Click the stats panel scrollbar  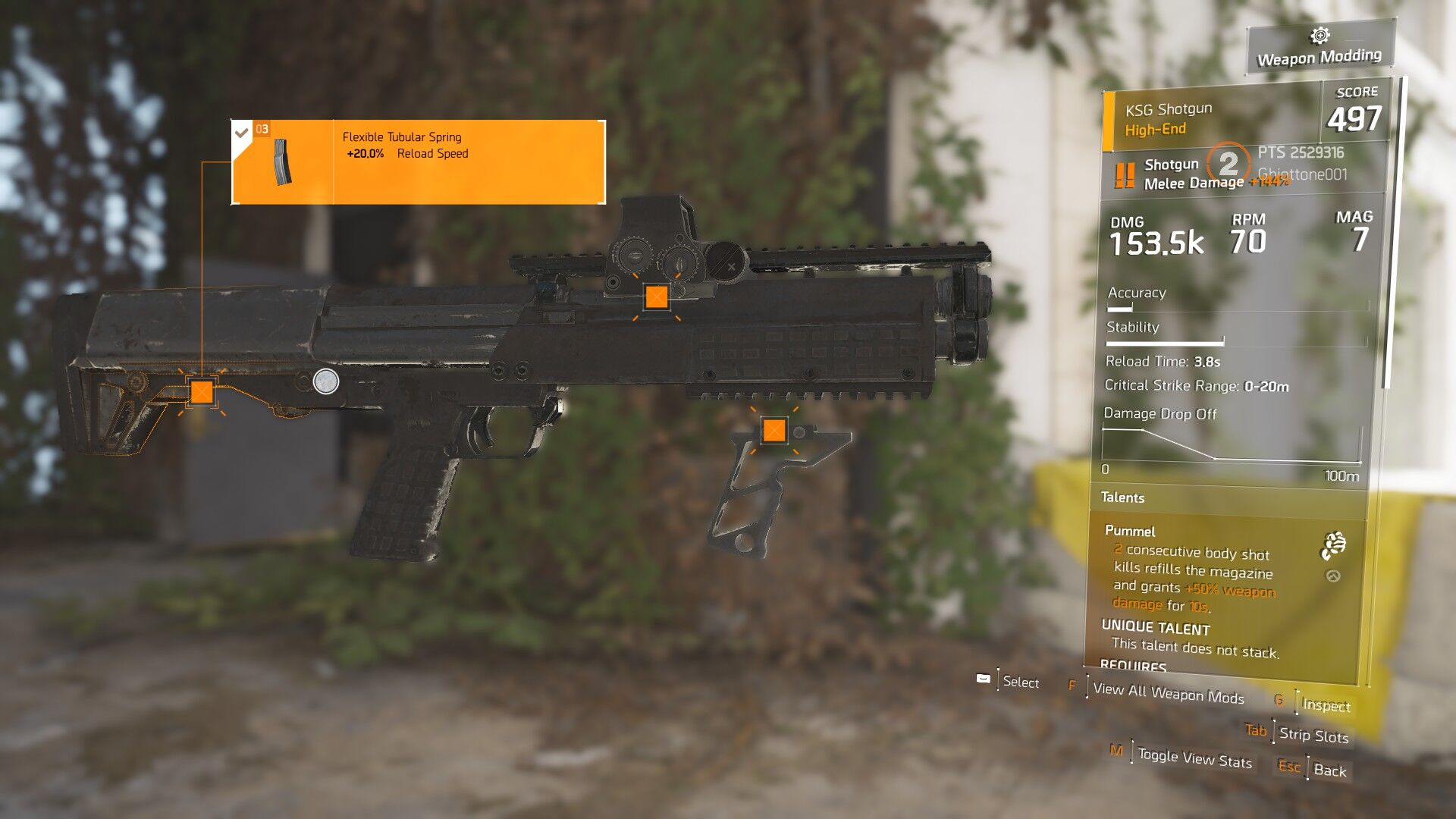point(1387,235)
